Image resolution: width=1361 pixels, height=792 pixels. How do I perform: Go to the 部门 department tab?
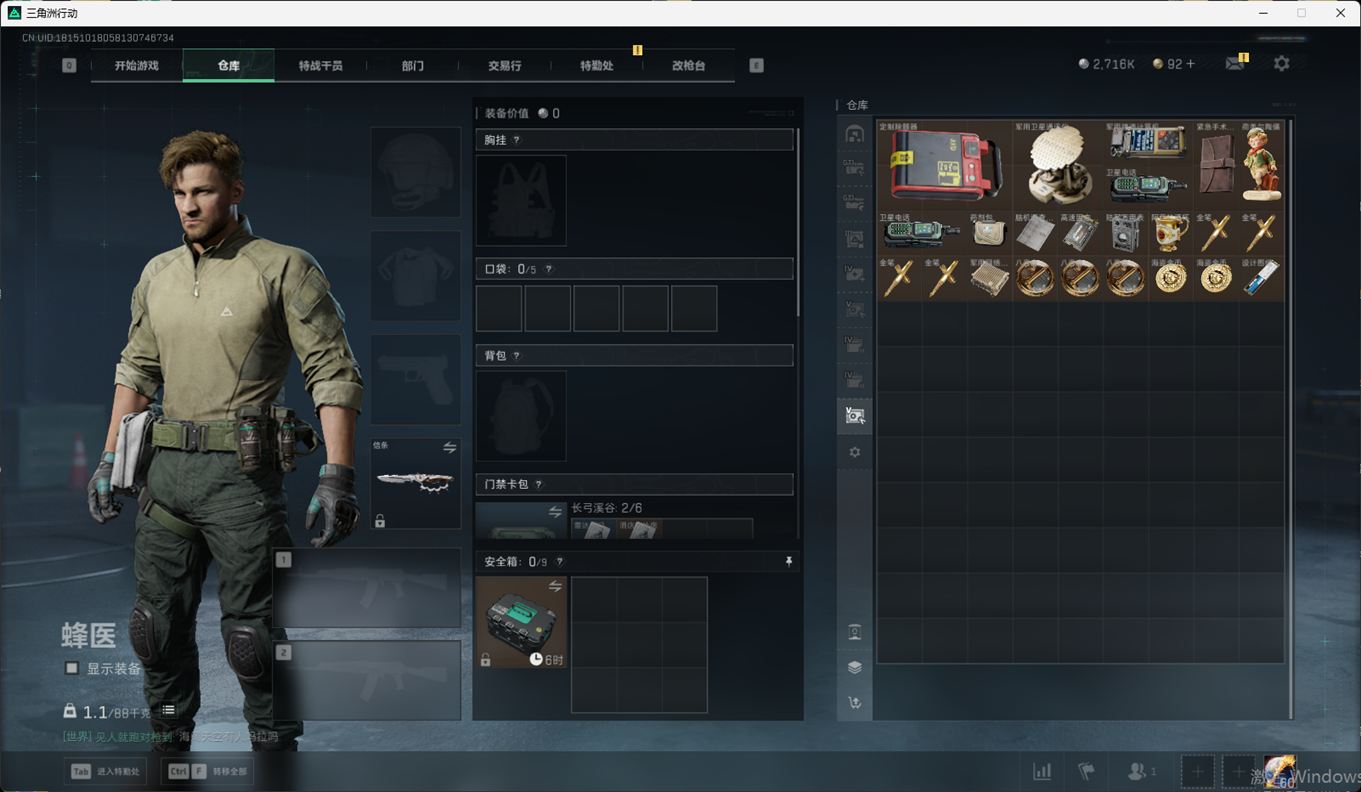click(x=412, y=66)
